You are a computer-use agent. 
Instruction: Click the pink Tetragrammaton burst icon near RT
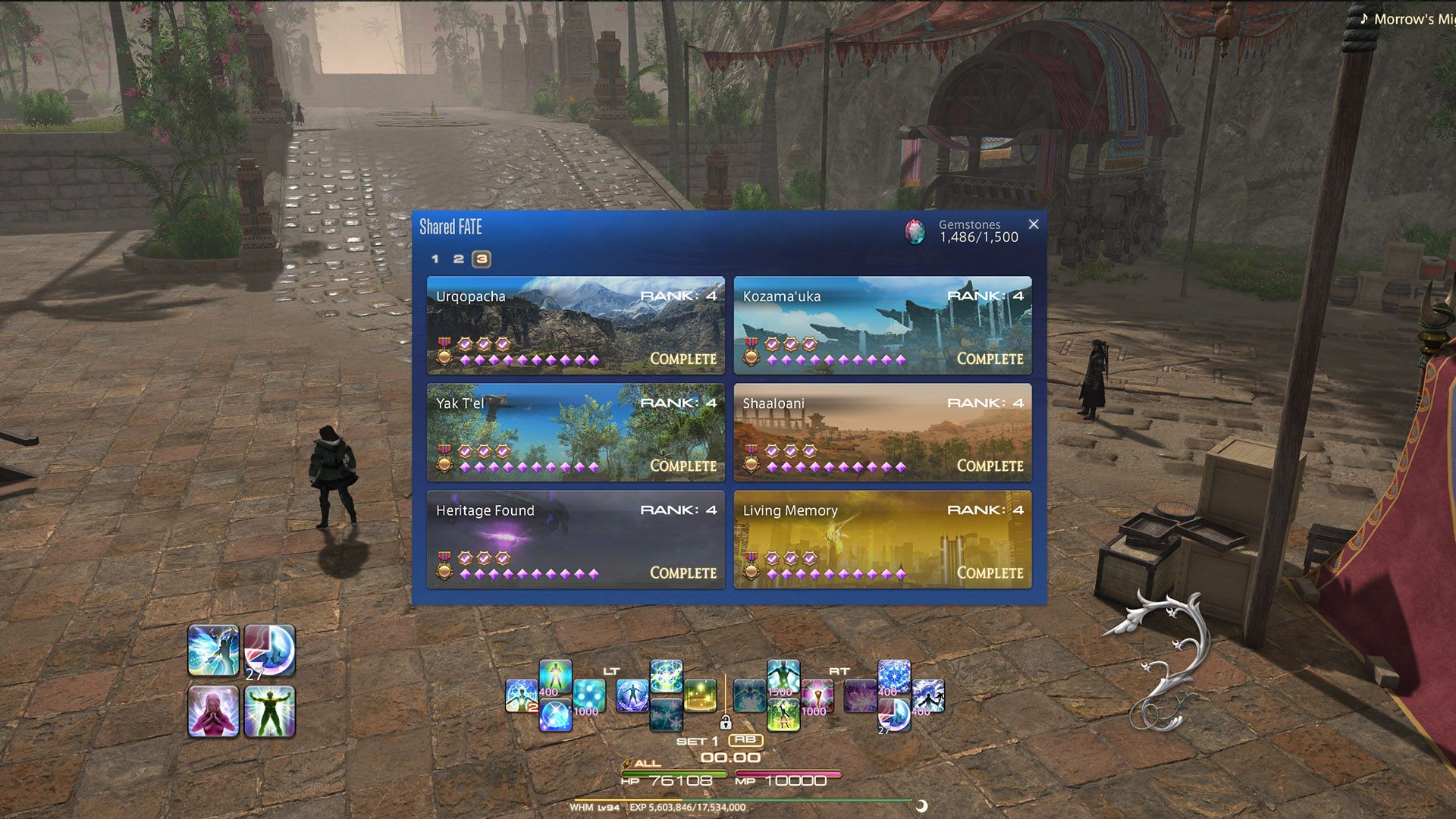[x=817, y=695]
